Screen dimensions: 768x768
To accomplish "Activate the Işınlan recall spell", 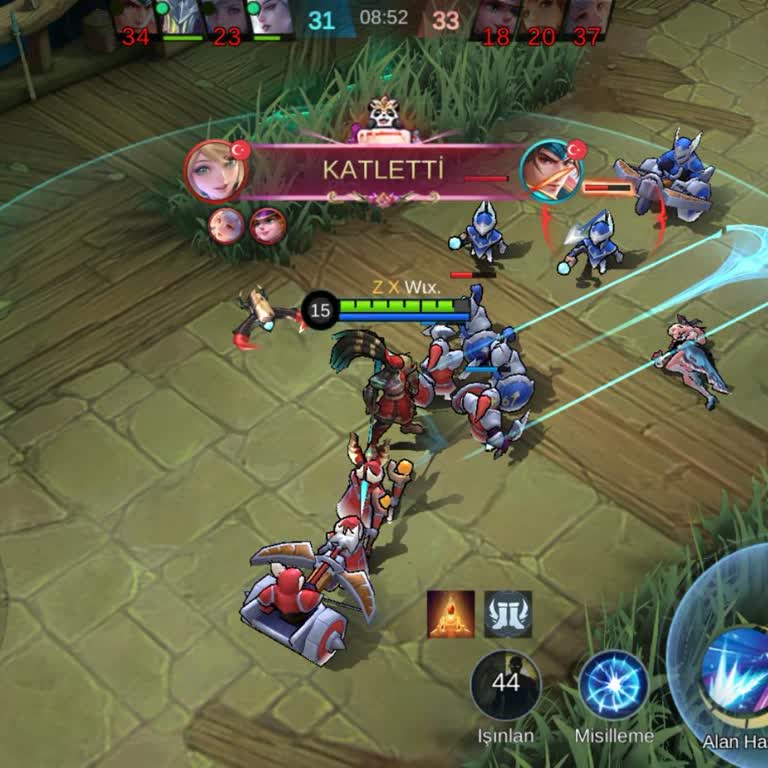I will click(x=506, y=685).
